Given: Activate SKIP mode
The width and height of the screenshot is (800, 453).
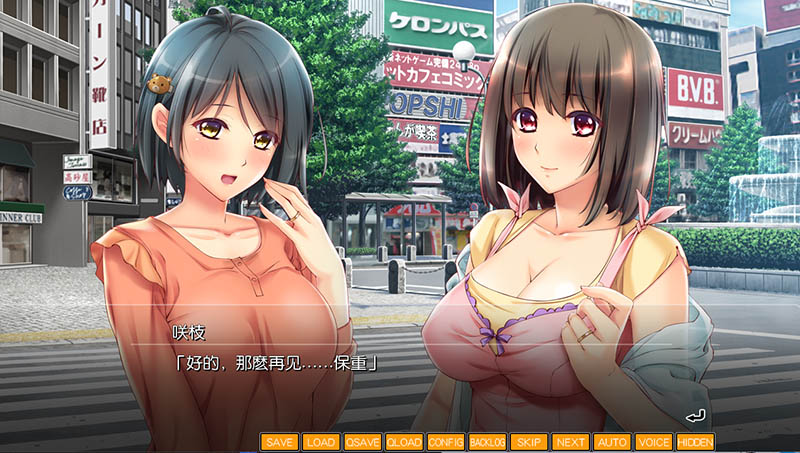Looking at the screenshot, I should 528,441.
